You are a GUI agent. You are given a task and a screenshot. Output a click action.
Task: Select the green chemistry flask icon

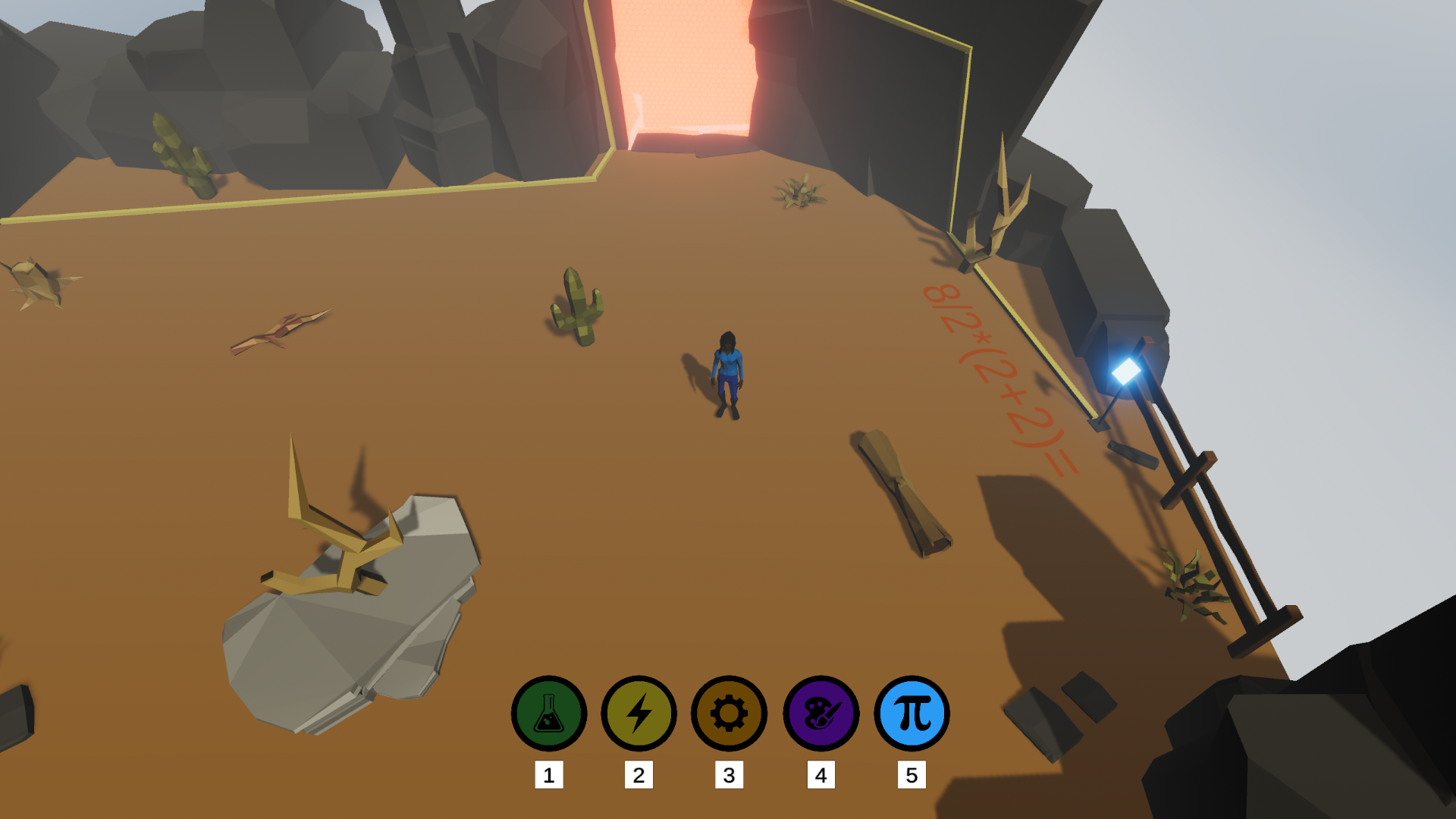[x=548, y=714]
